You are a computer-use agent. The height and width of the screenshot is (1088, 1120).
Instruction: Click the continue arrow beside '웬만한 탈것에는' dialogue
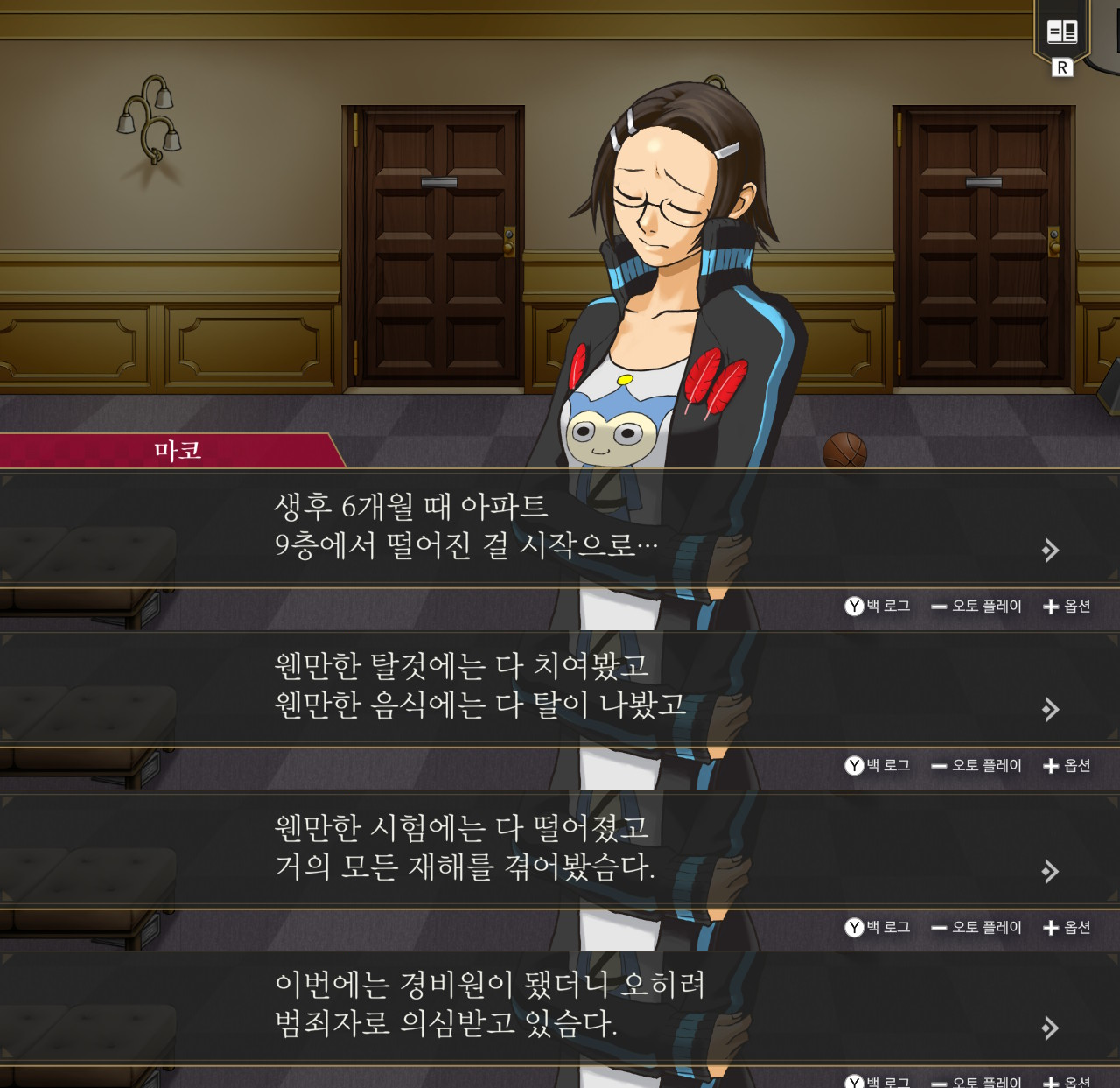[1050, 709]
